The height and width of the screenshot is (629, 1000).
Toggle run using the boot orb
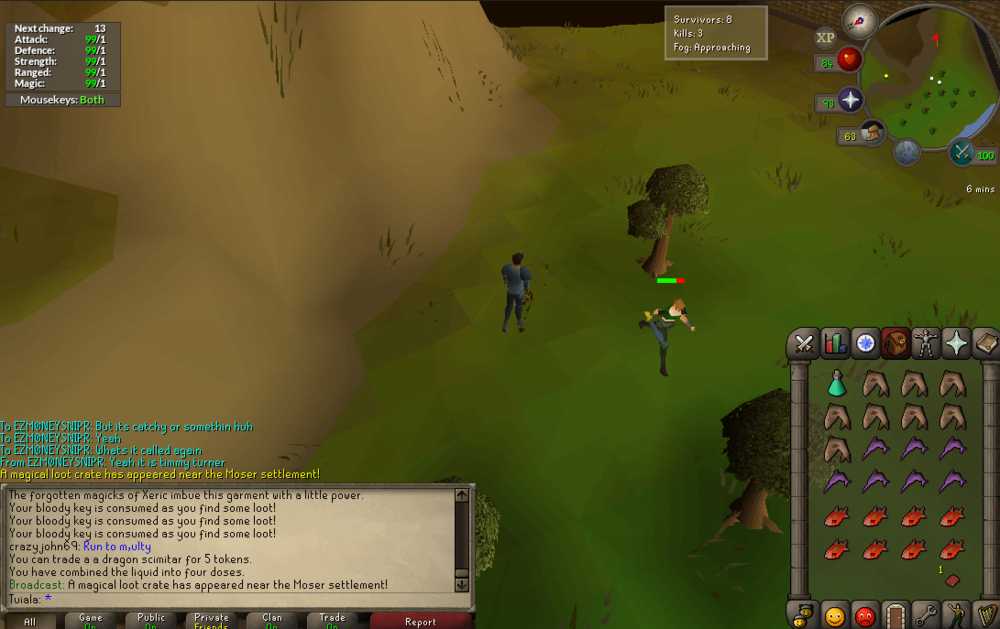tap(873, 132)
